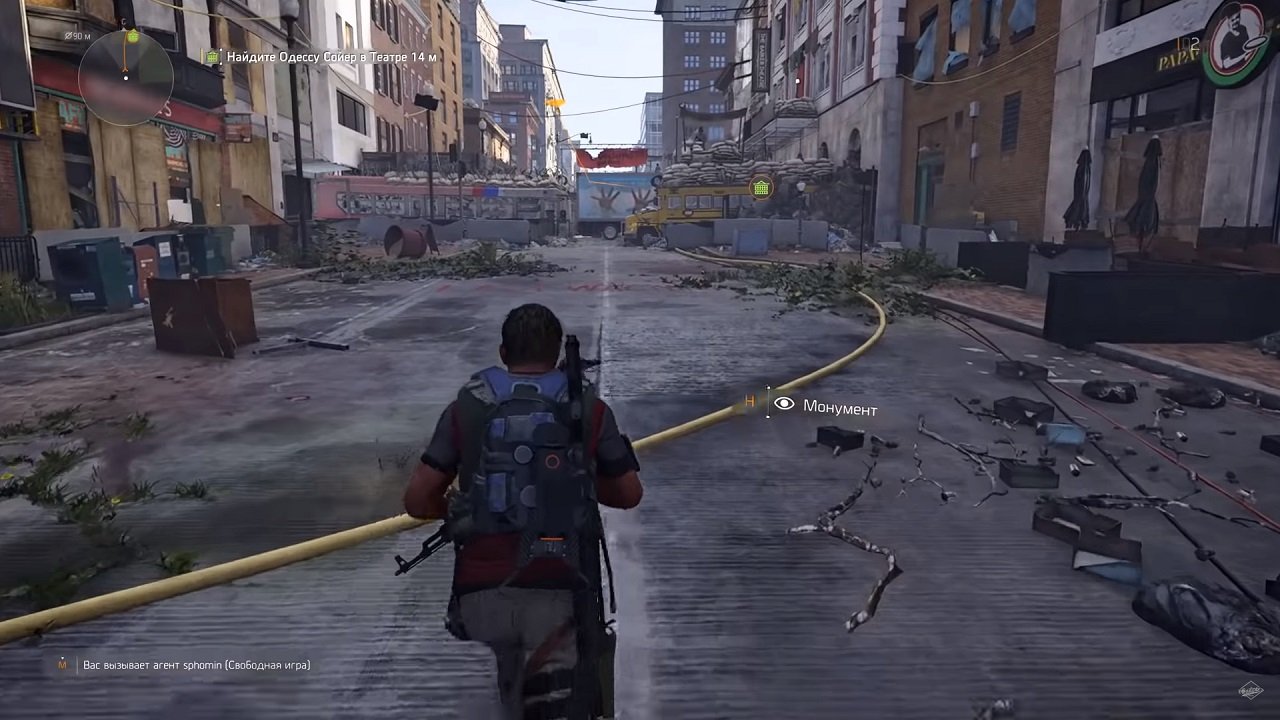The height and width of the screenshot is (720, 1280).
Task: Expand the minimap radius readout
Action: click(x=78, y=36)
